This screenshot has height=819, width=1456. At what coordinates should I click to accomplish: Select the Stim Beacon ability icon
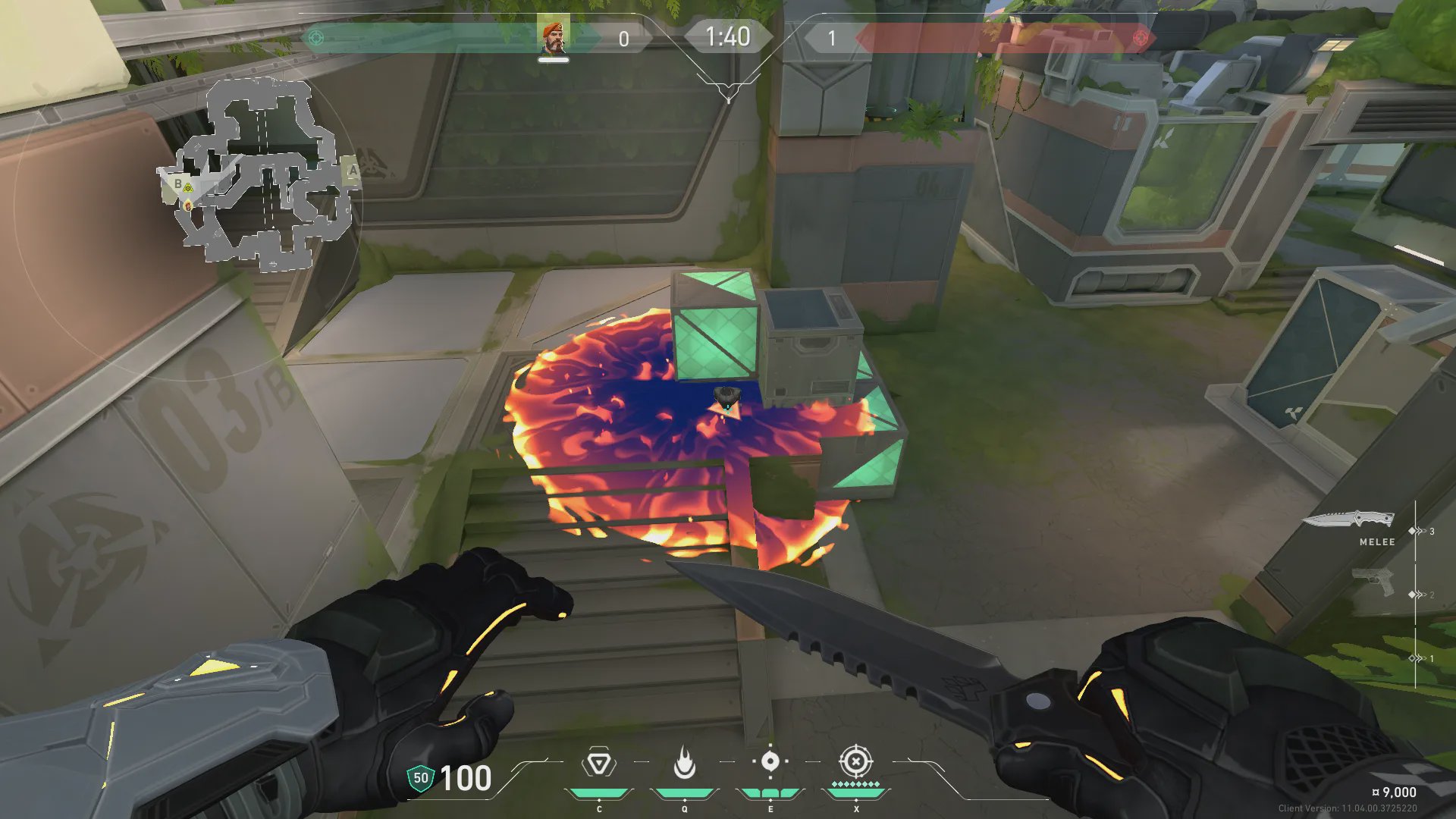click(599, 763)
